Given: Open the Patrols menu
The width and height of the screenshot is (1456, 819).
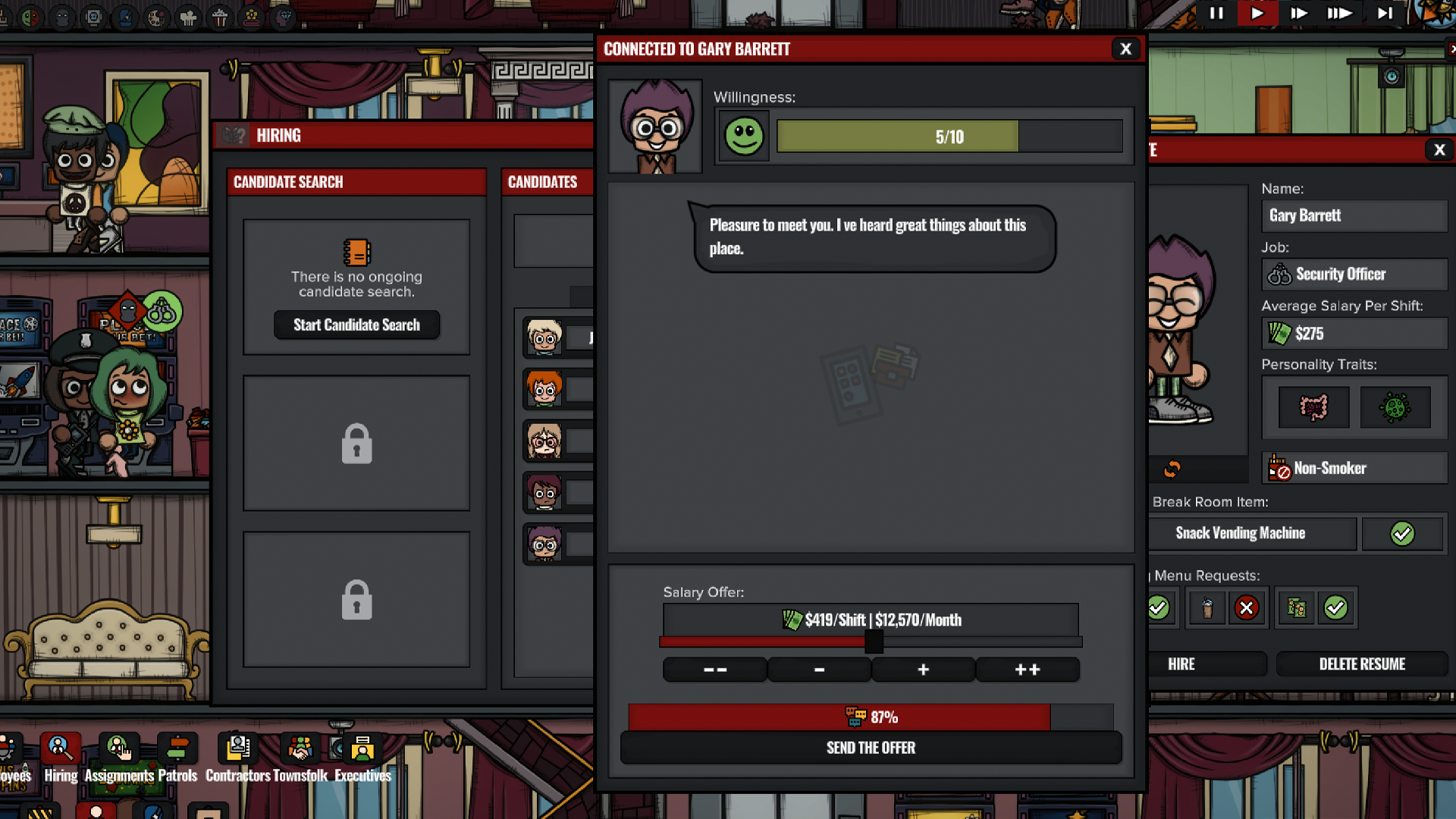Looking at the screenshot, I should pos(177,757).
